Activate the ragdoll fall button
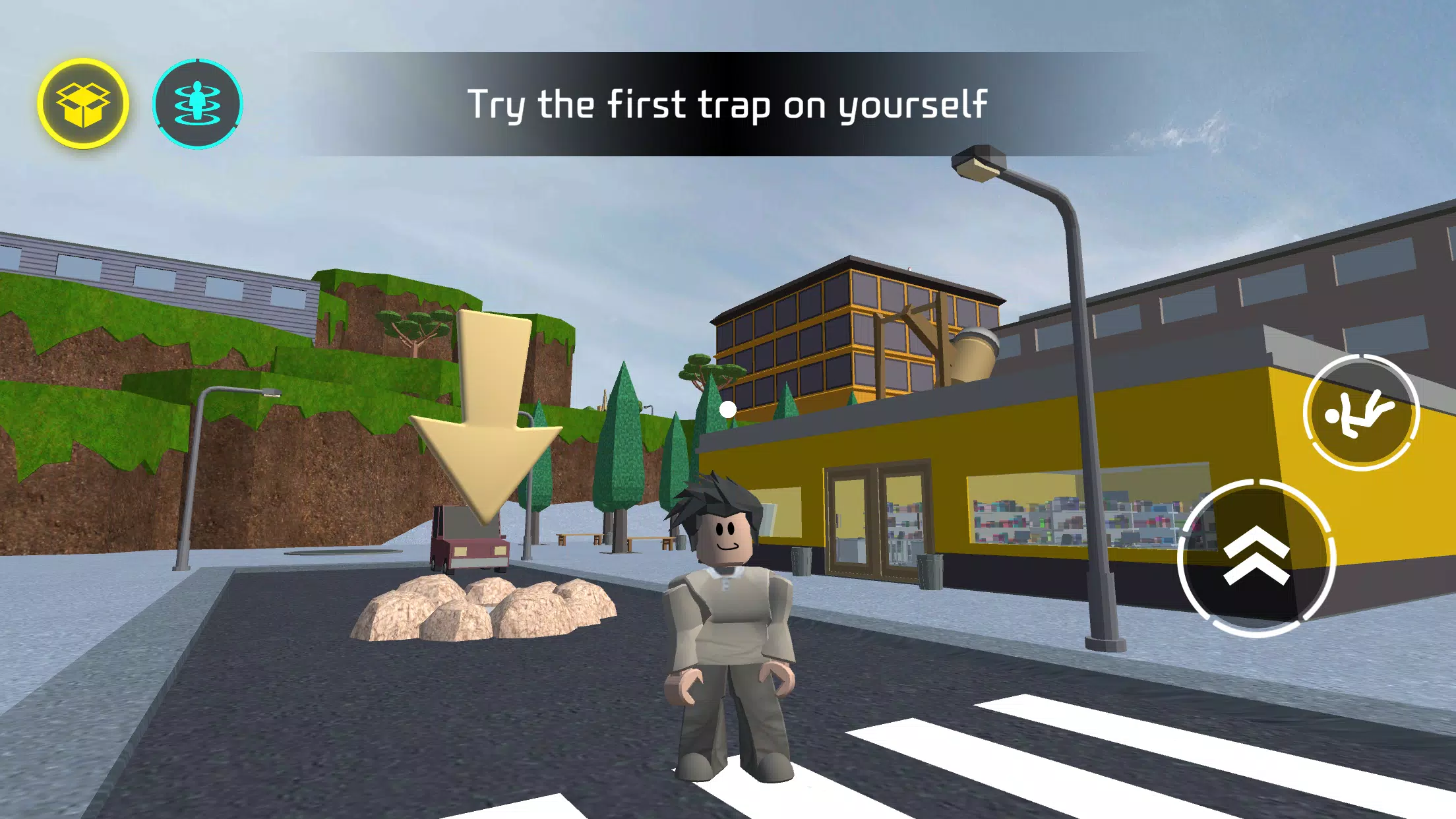 [1361, 413]
